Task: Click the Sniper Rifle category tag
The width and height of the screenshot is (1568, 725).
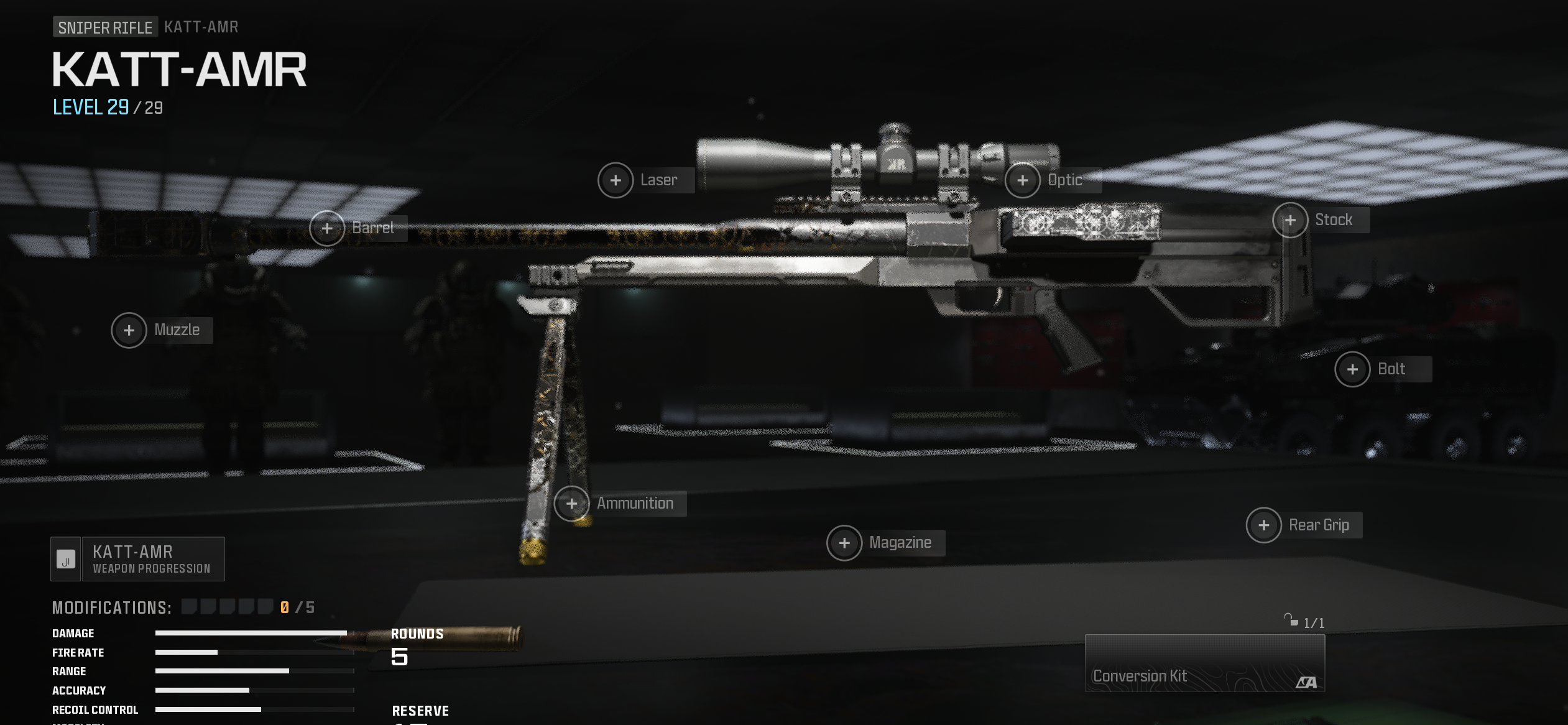Action: 105,27
